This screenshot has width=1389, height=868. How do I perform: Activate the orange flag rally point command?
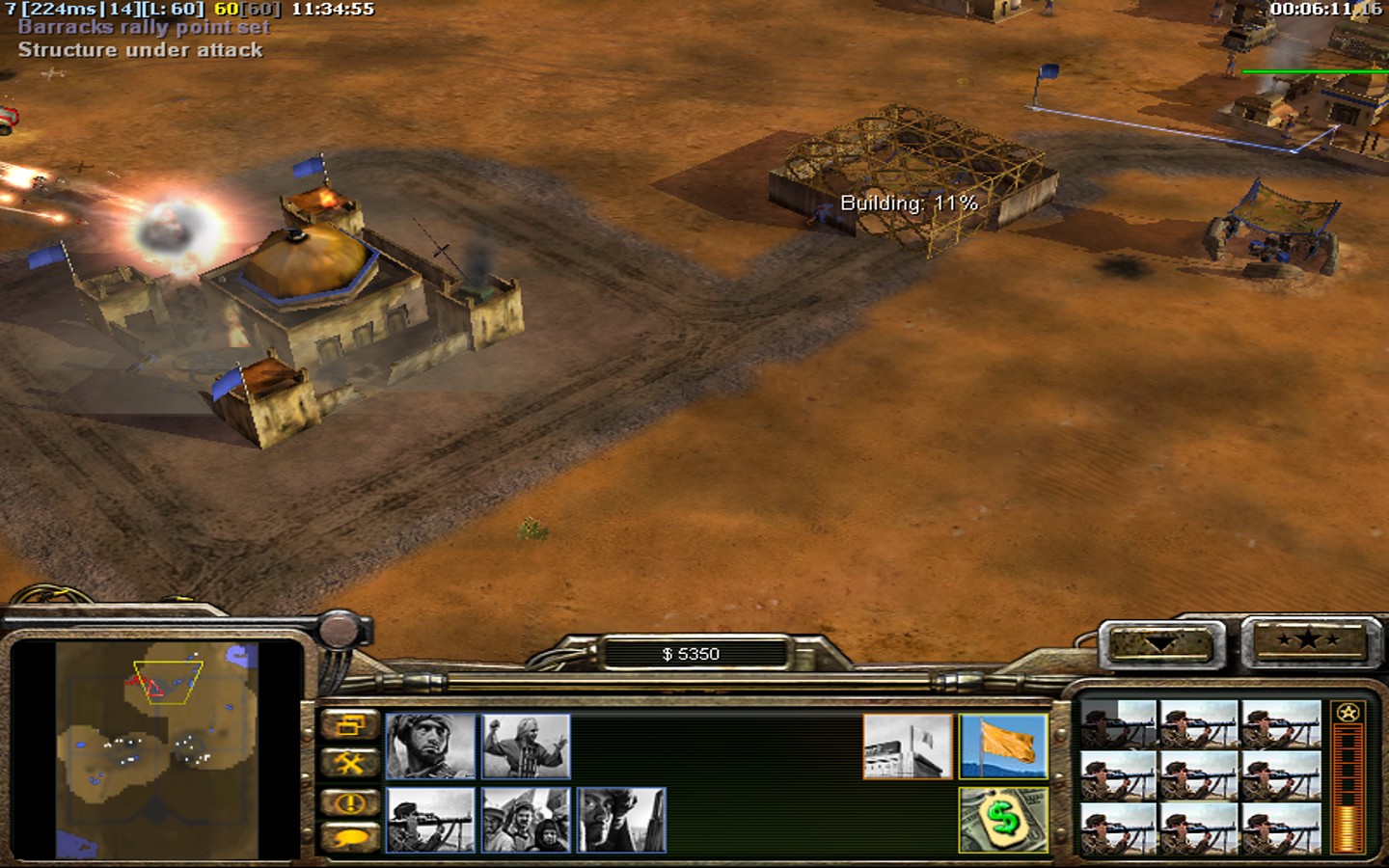1003,746
